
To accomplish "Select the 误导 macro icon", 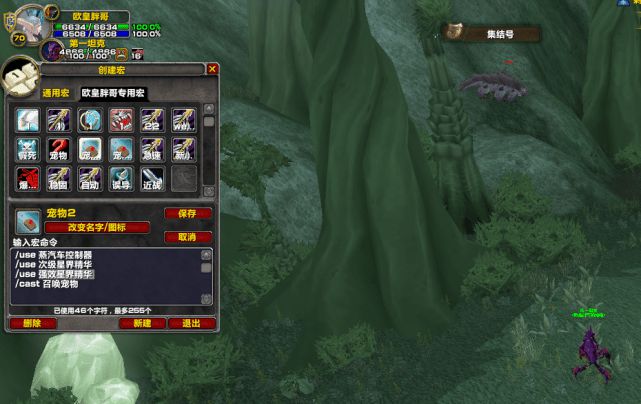I will 121,180.
